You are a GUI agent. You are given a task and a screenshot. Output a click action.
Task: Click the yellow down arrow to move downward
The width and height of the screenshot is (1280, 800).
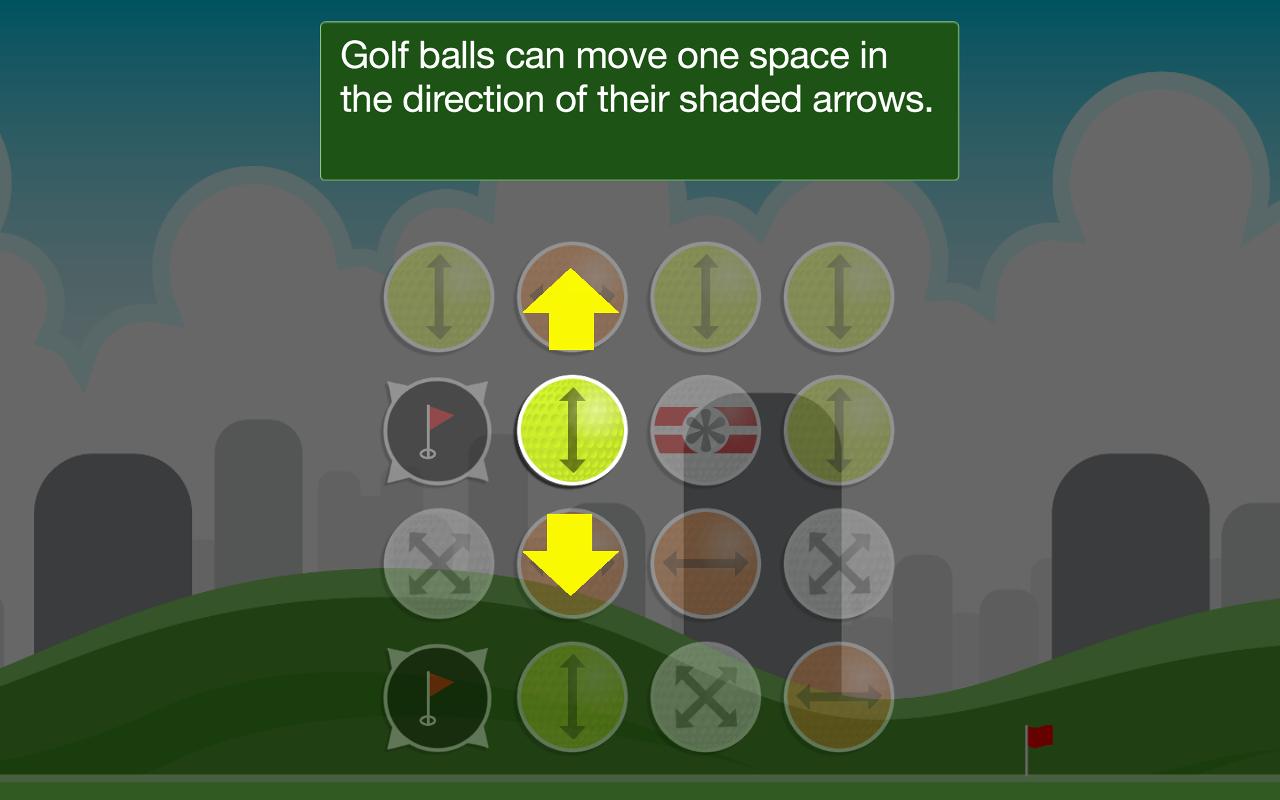572,565
